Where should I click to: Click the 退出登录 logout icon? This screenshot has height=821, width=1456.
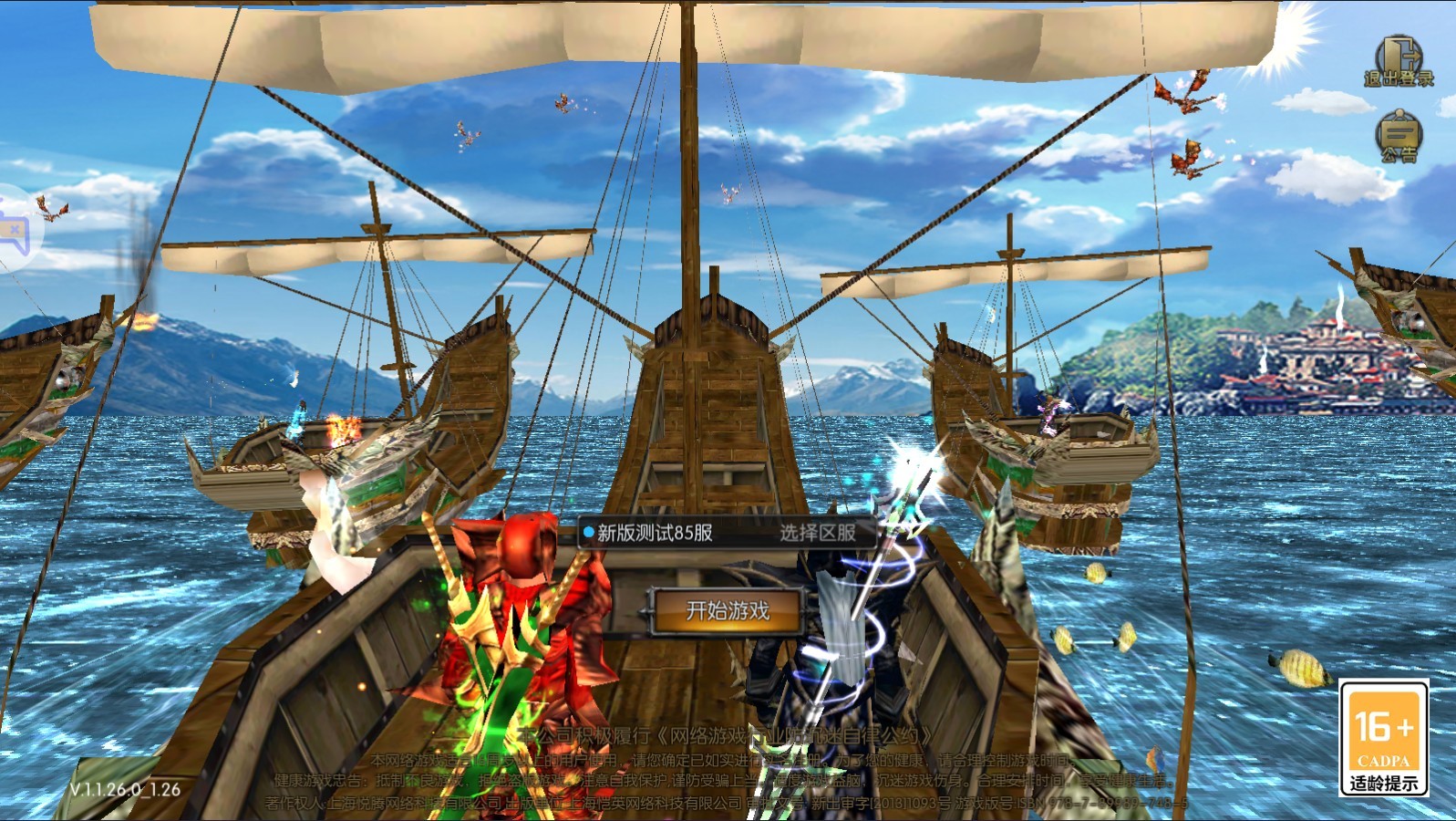1398,62
